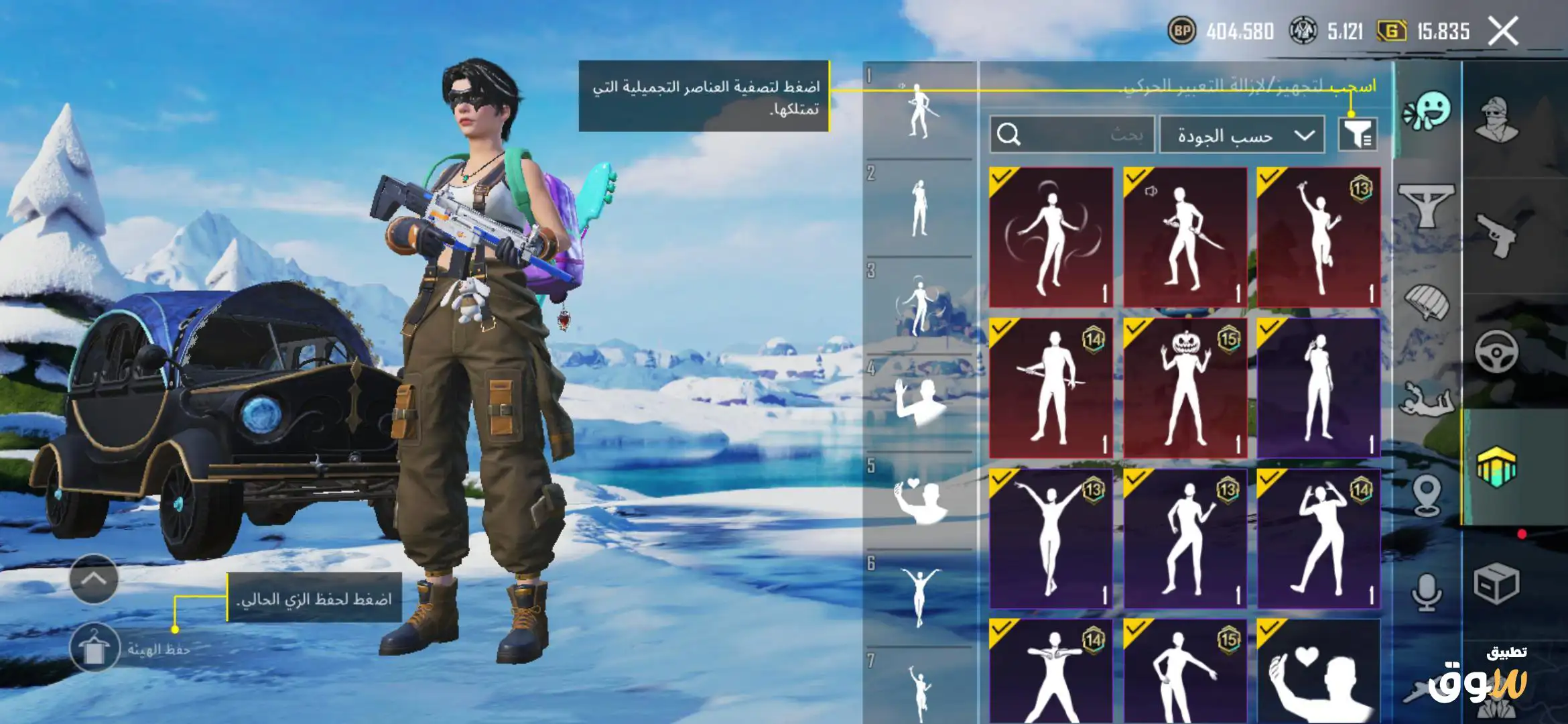This screenshot has width=1568, height=724.
Task: Open the parachute category
Action: pyautogui.click(x=1426, y=302)
